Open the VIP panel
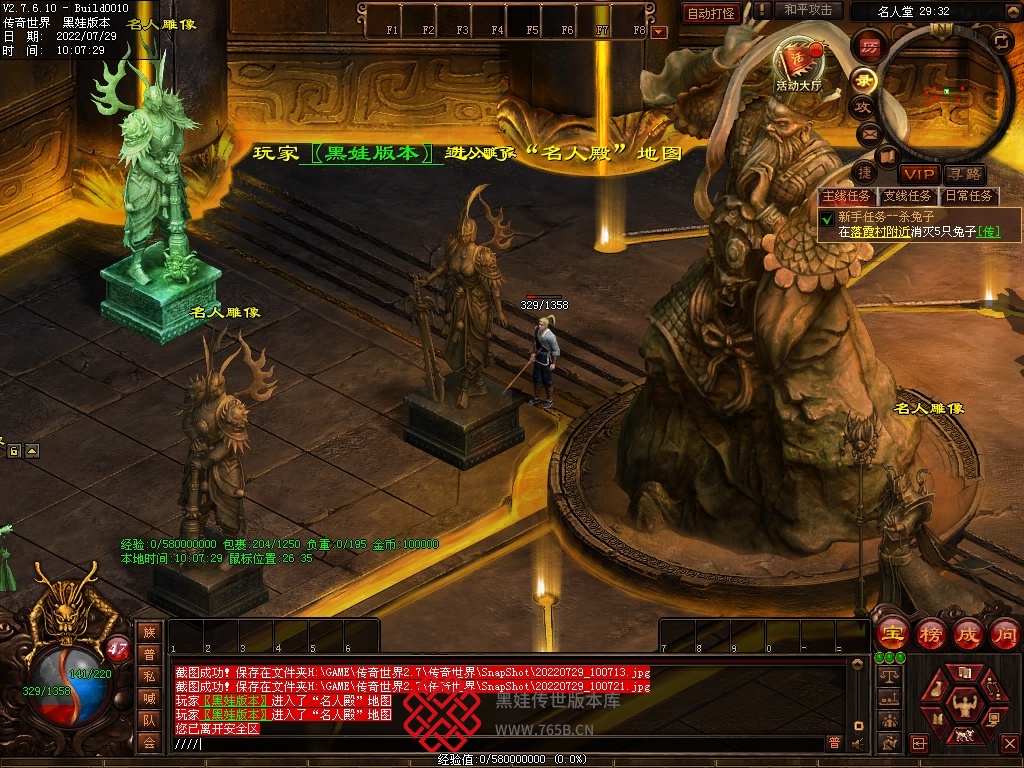The width and height of the screenshot is (1024, 768). (918, 175)
